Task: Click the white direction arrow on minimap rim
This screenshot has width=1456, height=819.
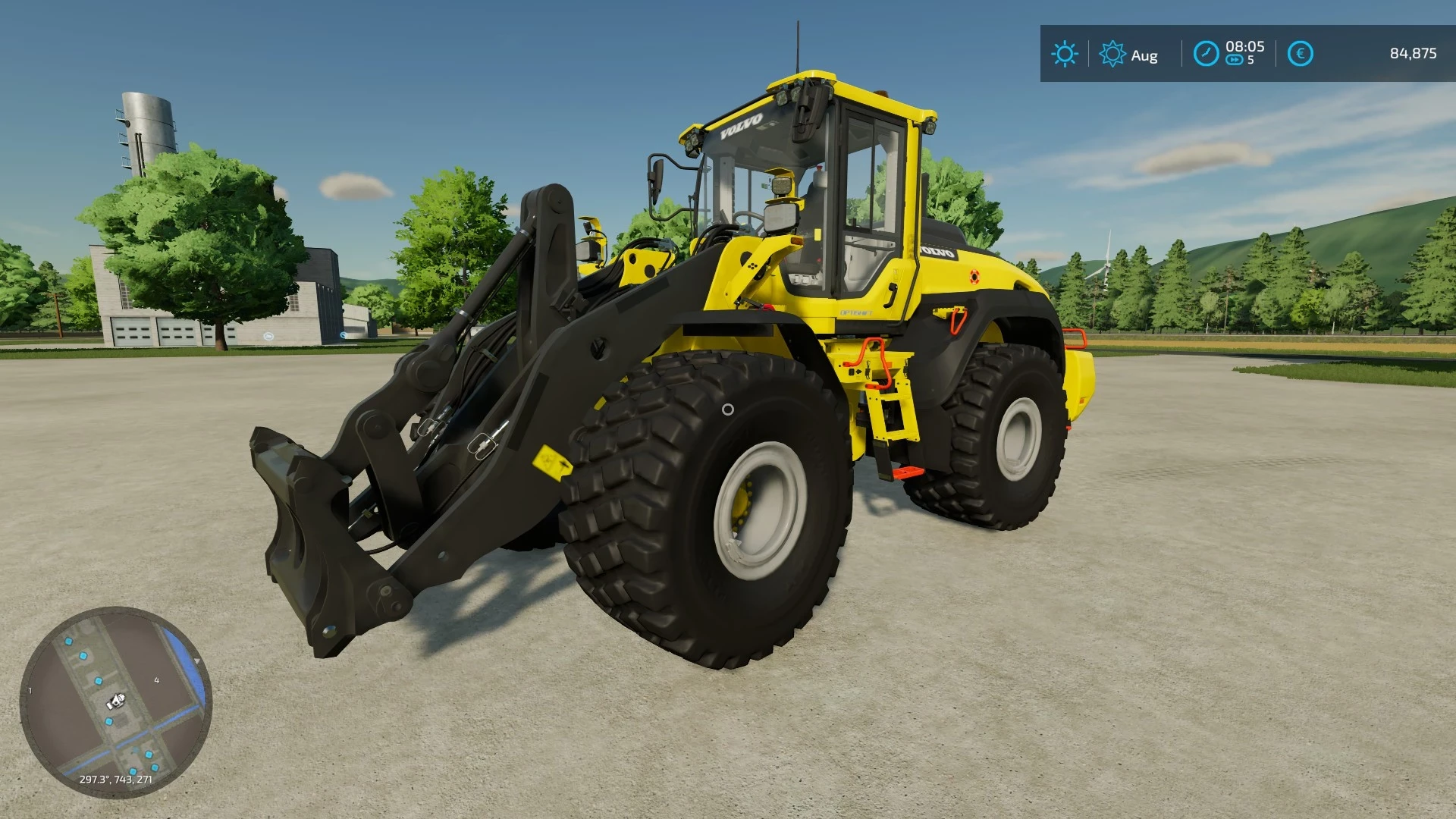Action: click(197, 661)
